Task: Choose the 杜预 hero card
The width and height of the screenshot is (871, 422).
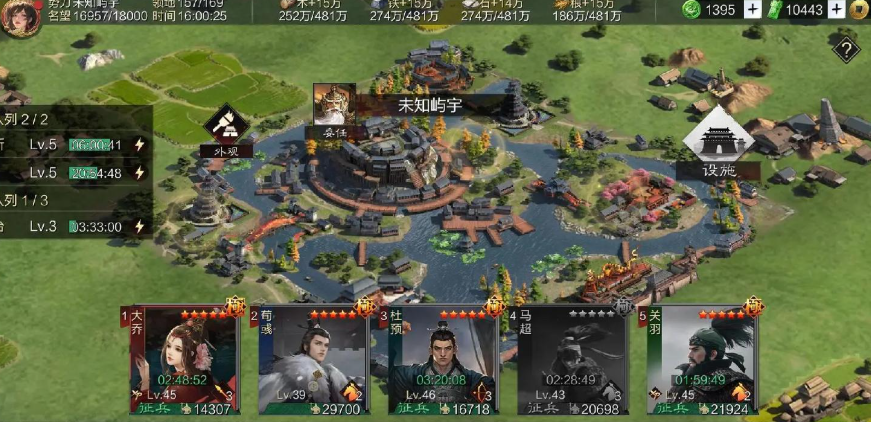Action: coord(442,361)
